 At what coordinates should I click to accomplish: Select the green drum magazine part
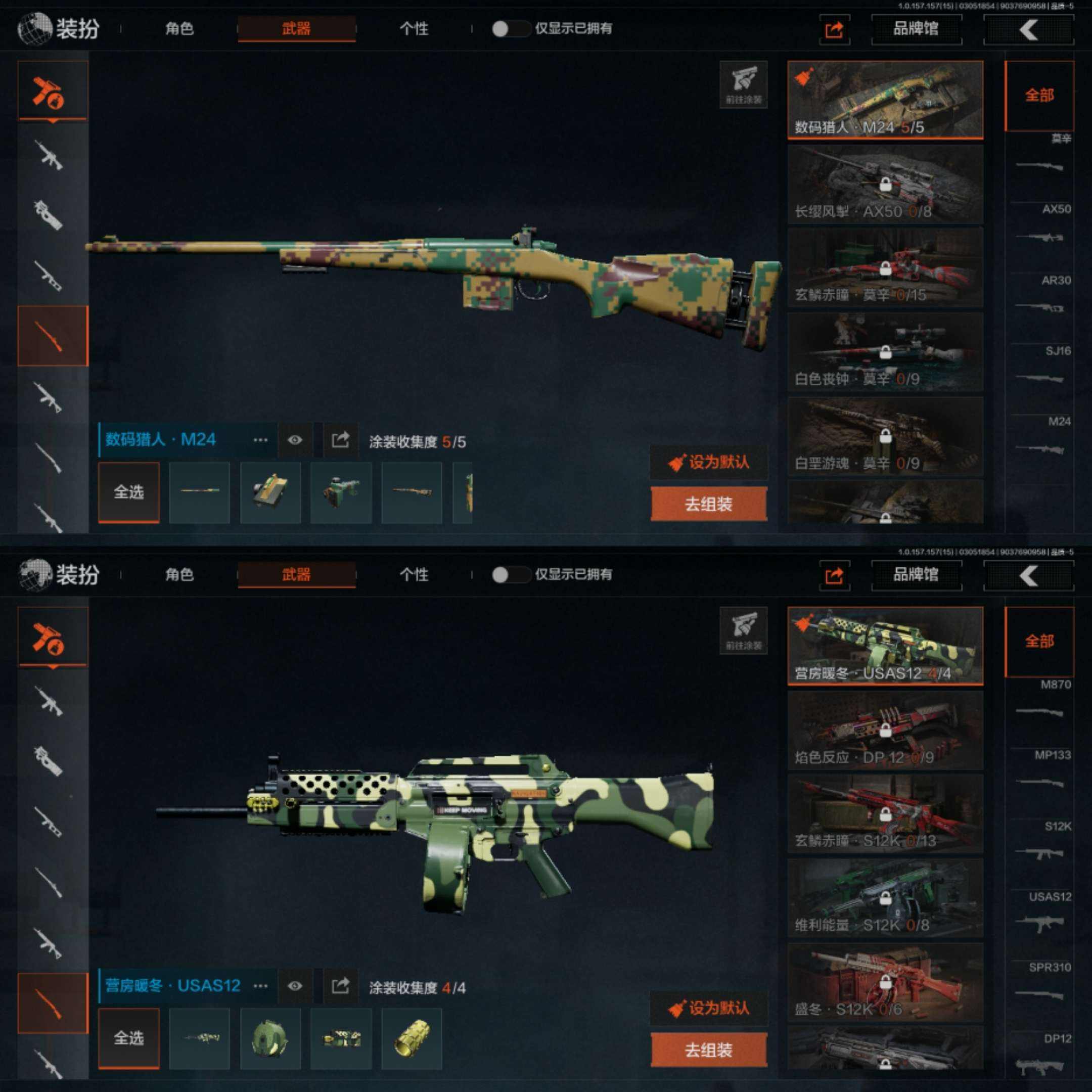[270, 1038]
